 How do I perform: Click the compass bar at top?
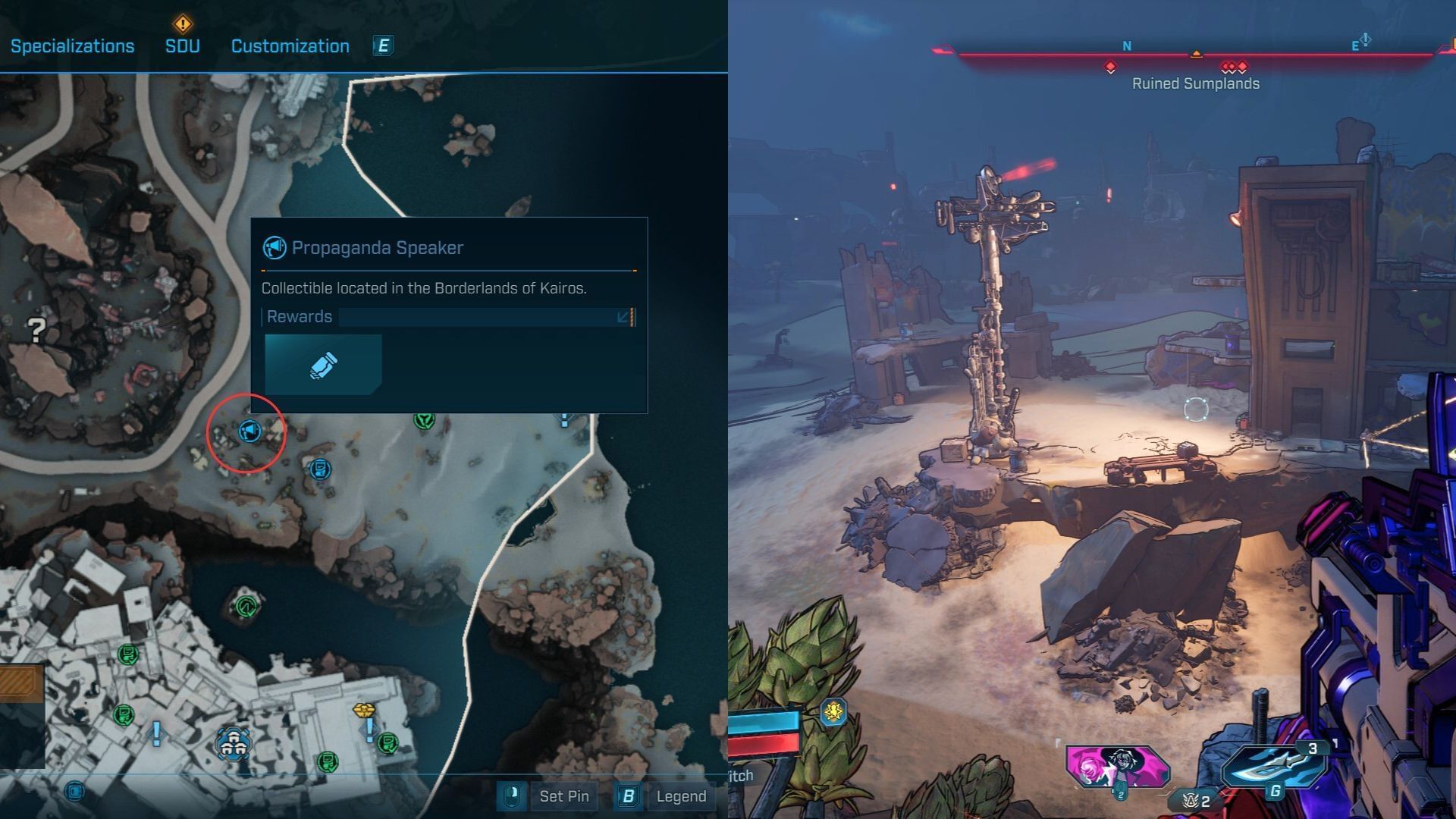[1194, 55]
